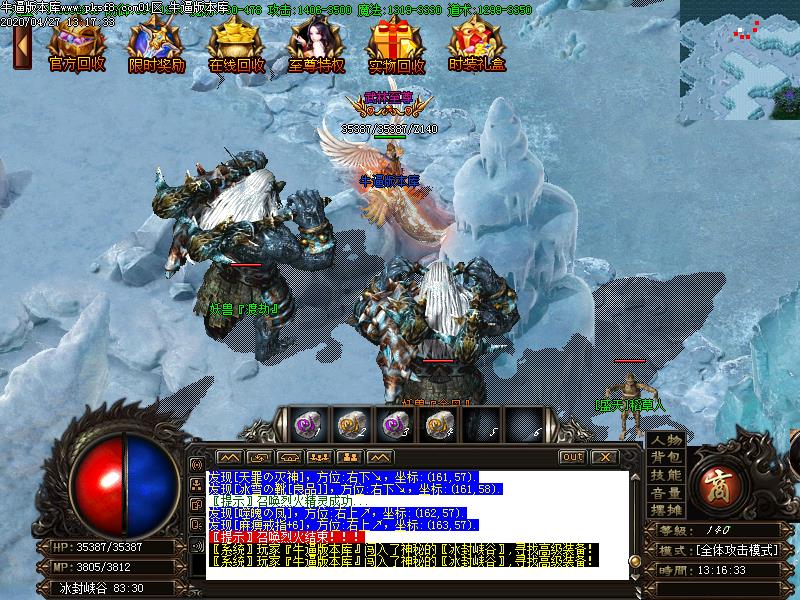Viewport: 800px width, 600px height.
Task: Open the 人物 character panel
Action: point(666,441)
